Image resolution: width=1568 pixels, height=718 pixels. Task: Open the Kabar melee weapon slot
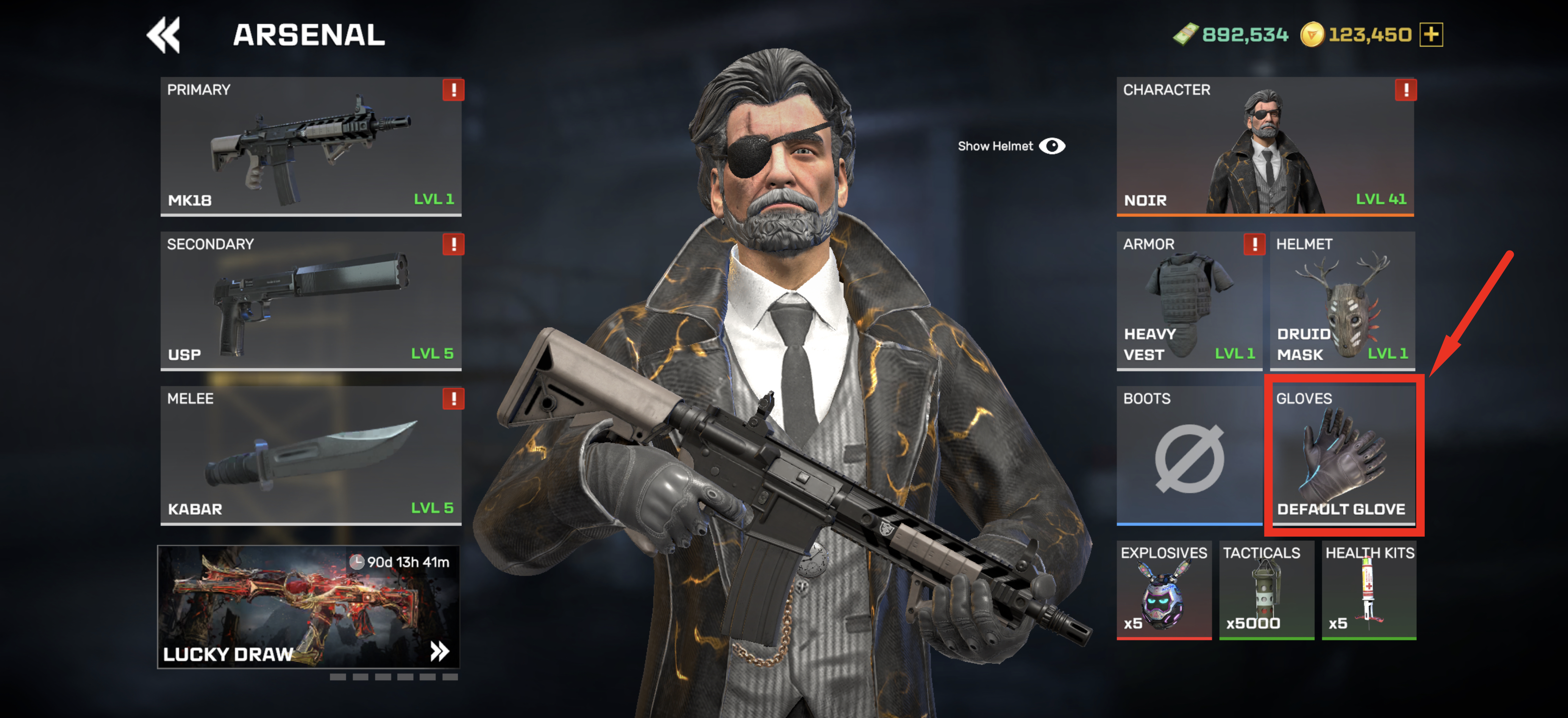point(311,455)
